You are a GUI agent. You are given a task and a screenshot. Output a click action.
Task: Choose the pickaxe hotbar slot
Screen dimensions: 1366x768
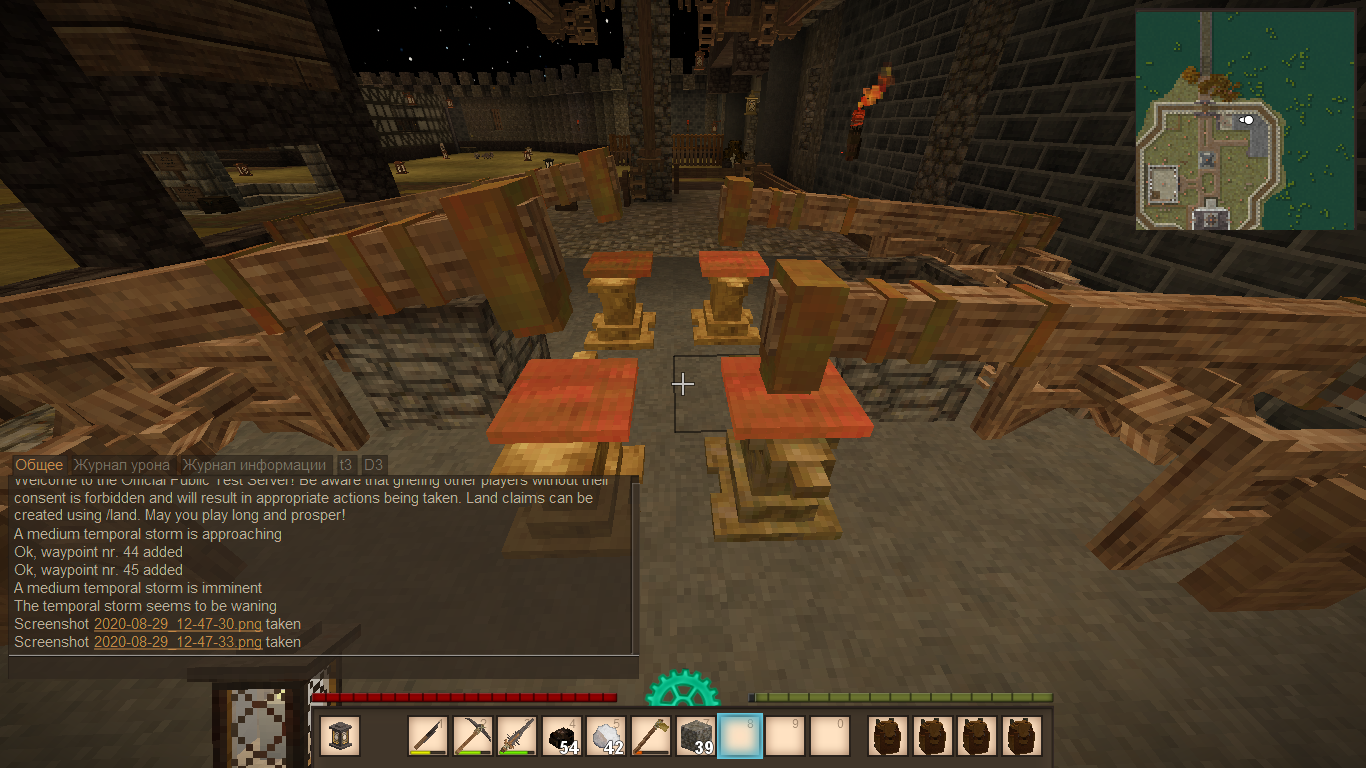tap(472, 737)
